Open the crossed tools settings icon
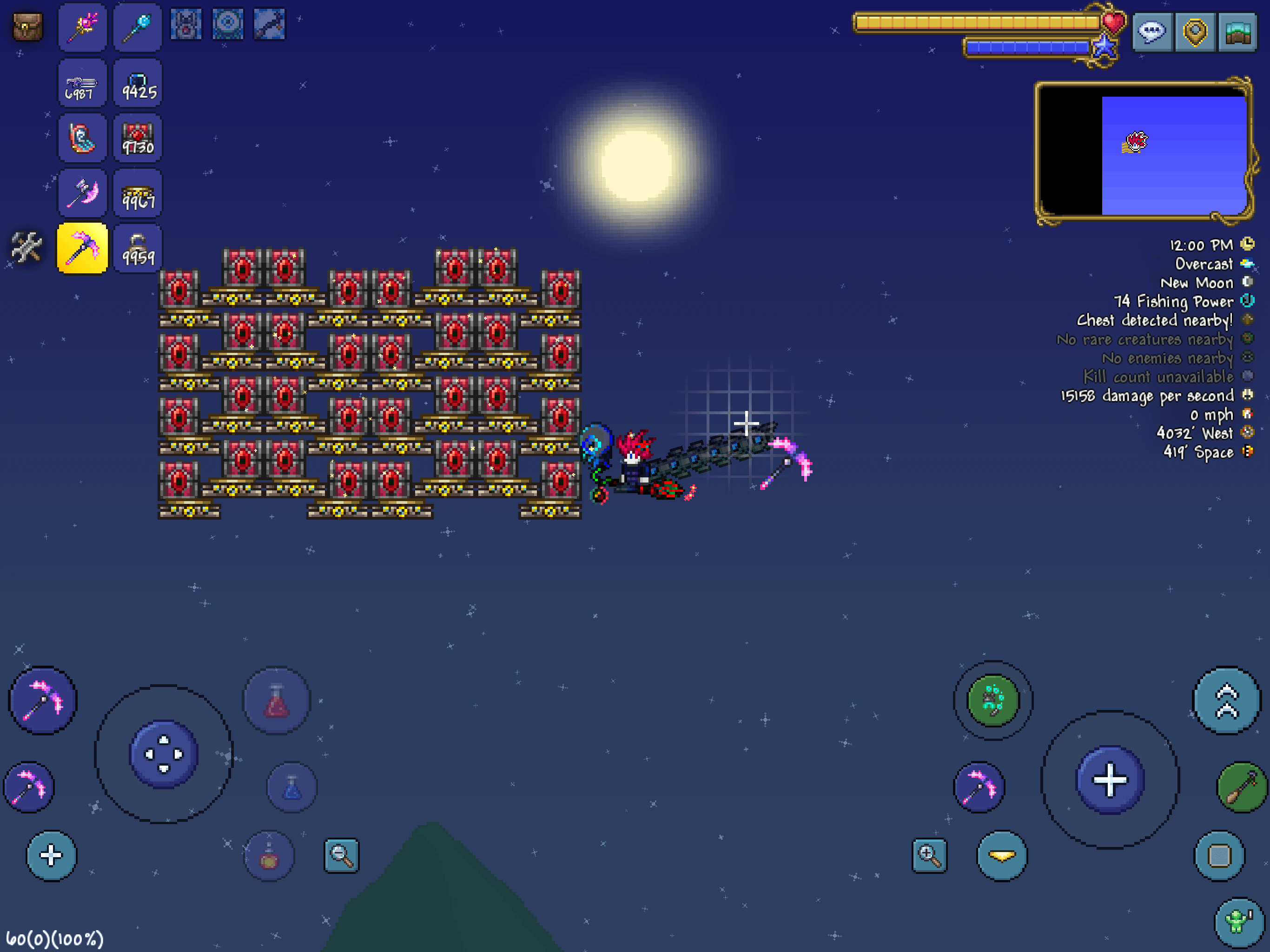Image resolution: width=1270 pixels, height=952 pixels. click(x=27, y=247)
